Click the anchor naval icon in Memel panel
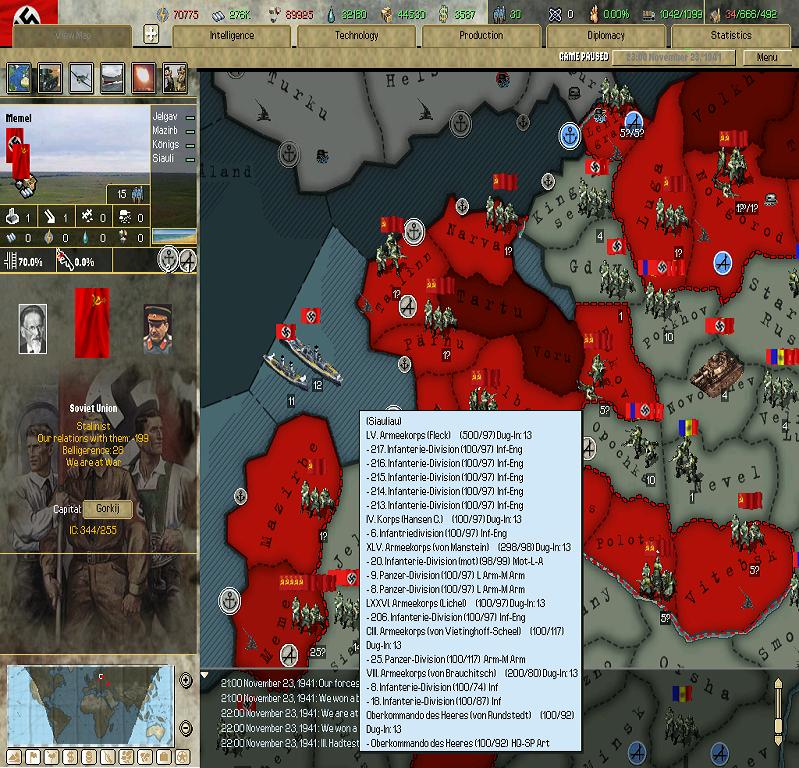The height and width of the screenshot is (768, 799). pyautogui.click(x=169, y=260)
